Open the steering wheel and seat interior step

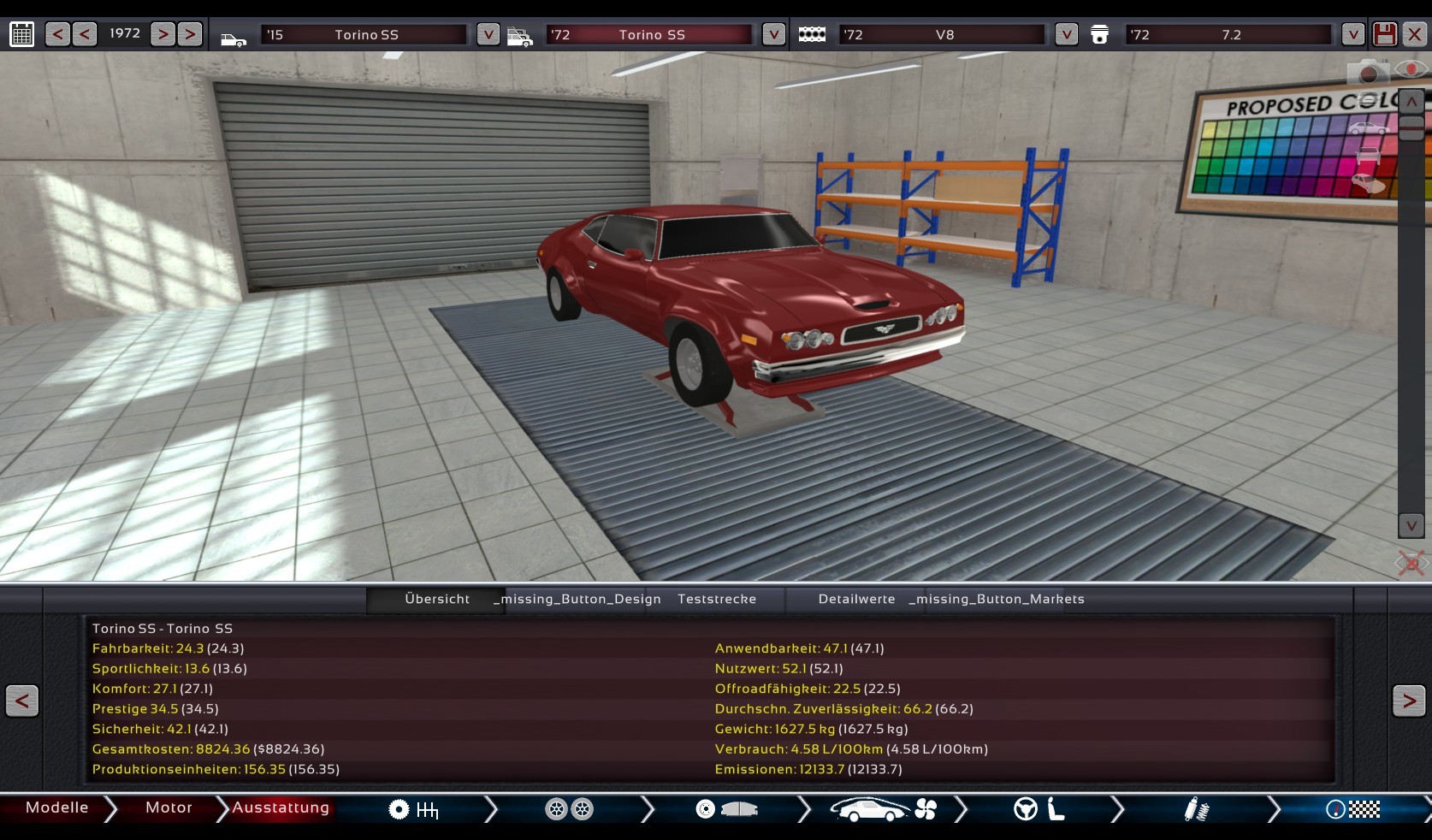[x=1038, y=809]
